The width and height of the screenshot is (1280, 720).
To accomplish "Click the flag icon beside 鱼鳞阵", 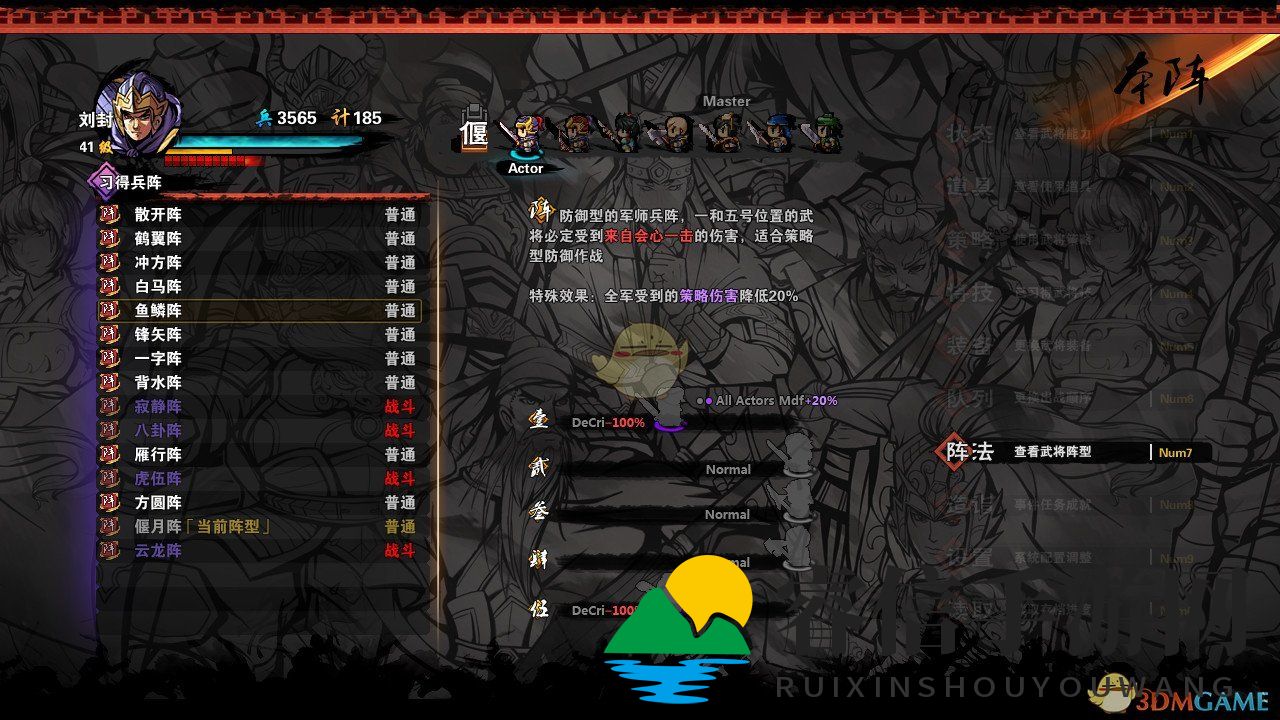I will (x=109, y=311).
